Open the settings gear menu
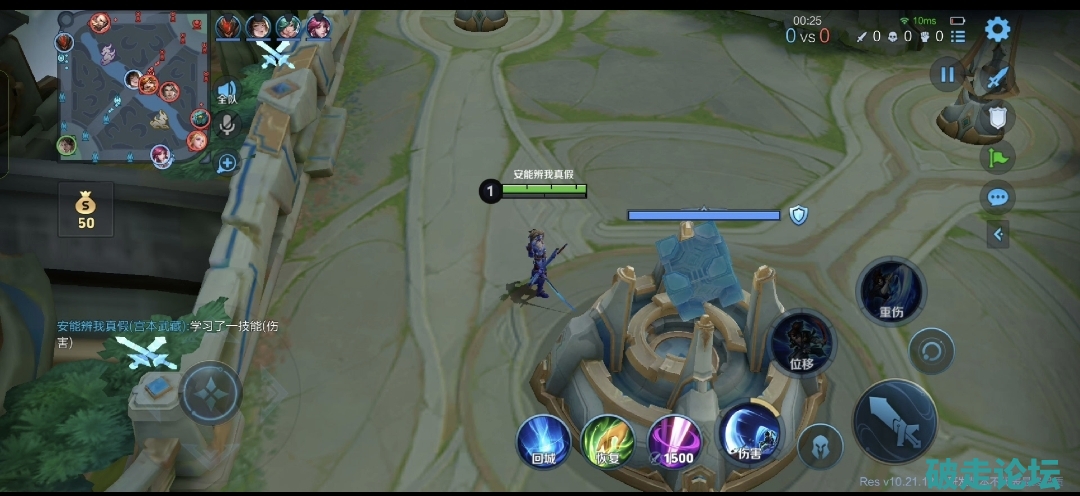The image size is (1080, 496). click(997, 29)
